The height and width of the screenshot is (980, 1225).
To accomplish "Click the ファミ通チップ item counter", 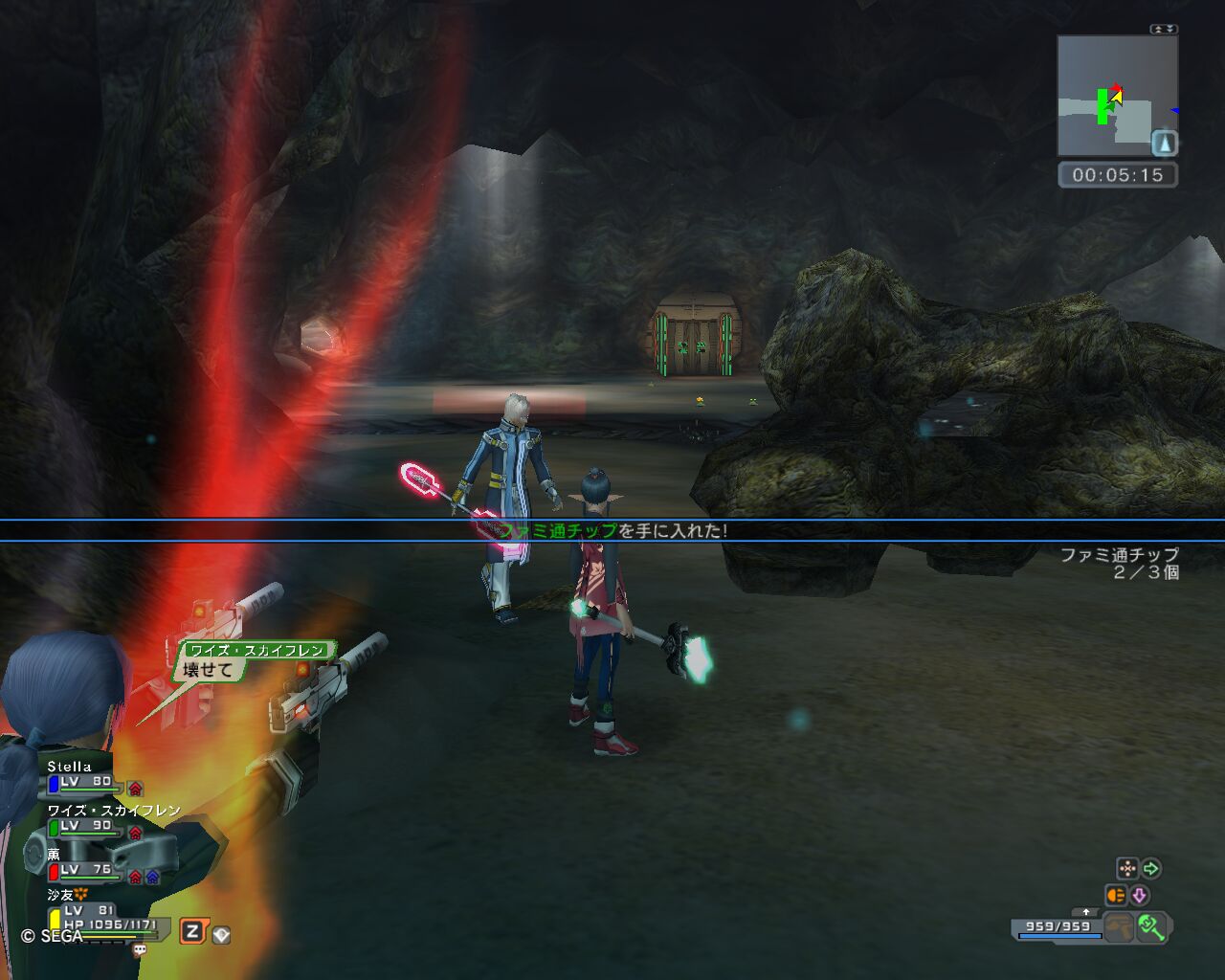I will pos(1120,564).
